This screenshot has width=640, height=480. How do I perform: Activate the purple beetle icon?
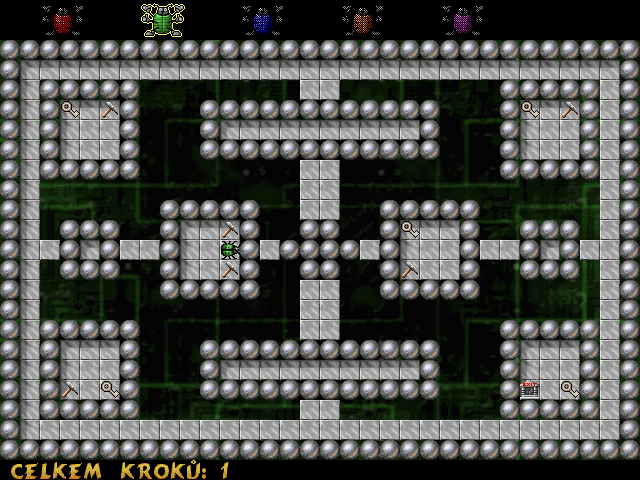click(462, 21)
